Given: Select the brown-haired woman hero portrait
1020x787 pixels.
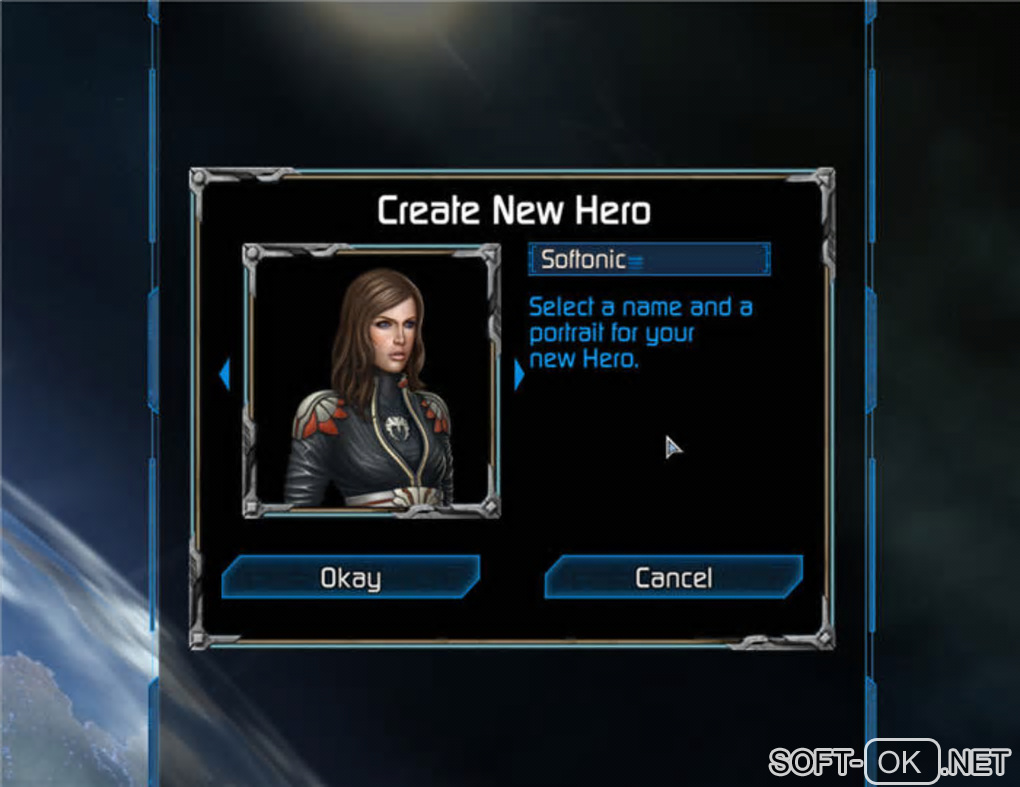Looking at the screenshot, I should tap(371, 381).
